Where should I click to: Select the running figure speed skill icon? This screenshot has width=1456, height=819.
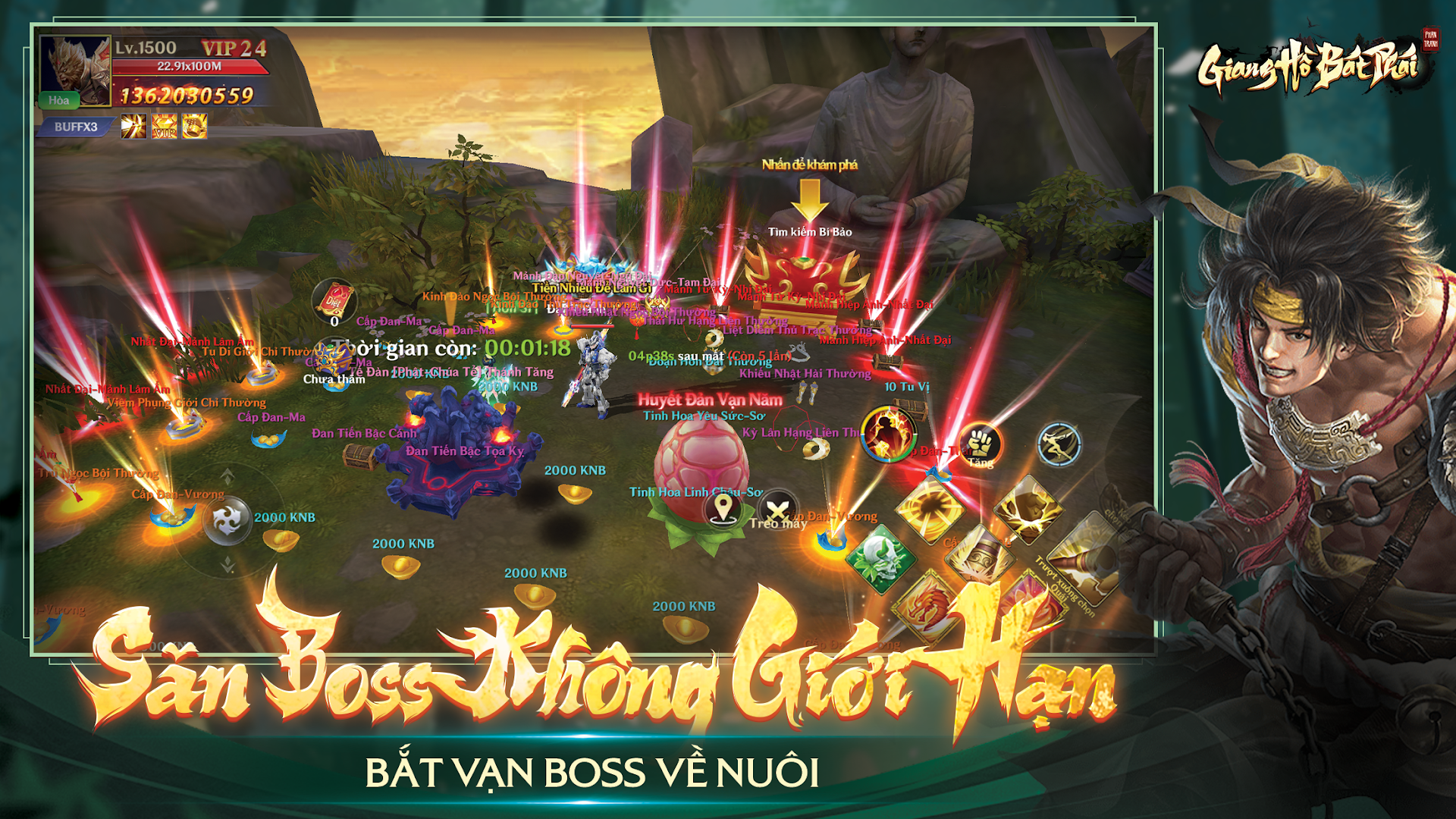(x=1059, y=444)
